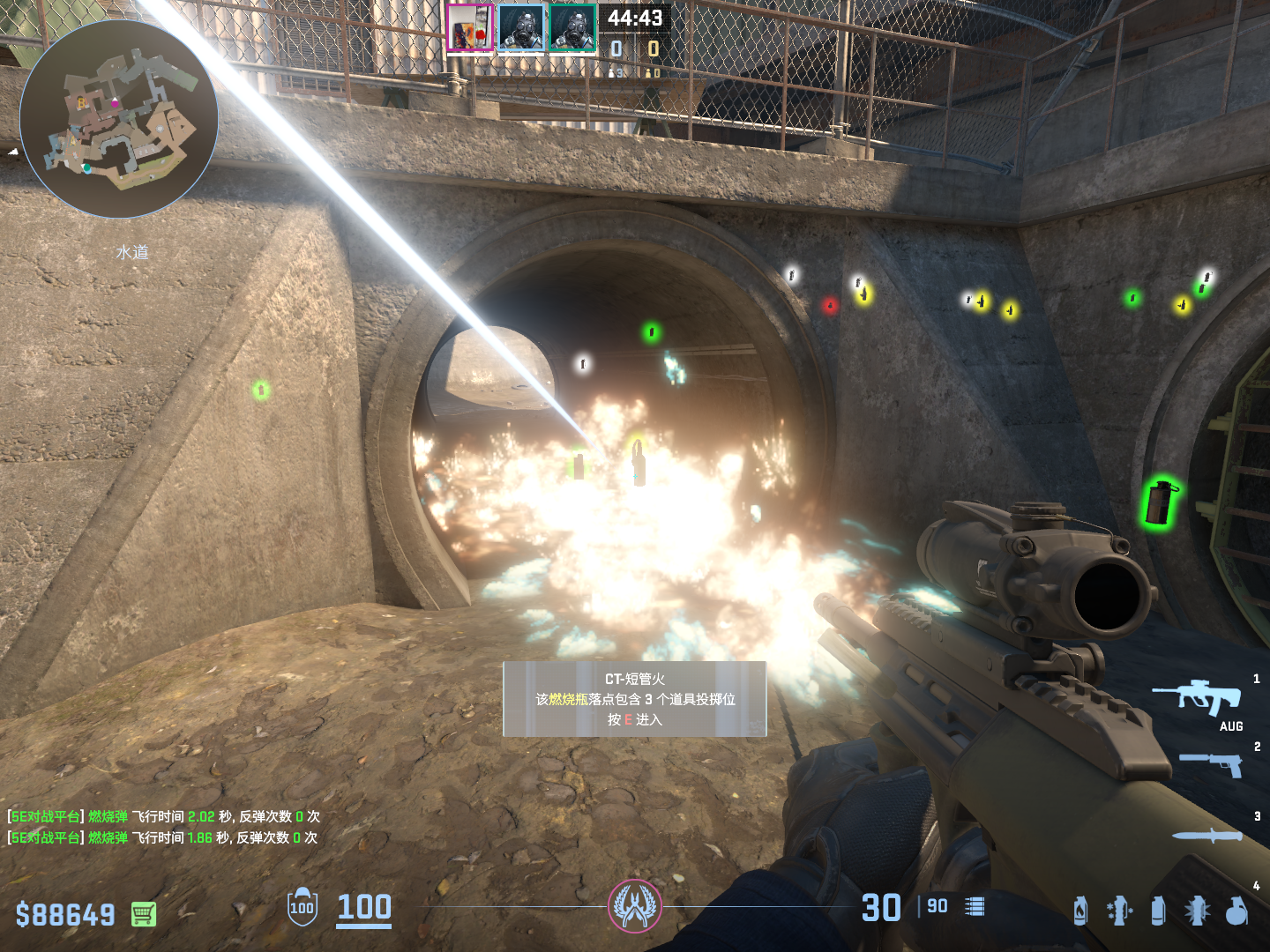The height and width of the screenshot is (952, 1270).
Task: Select the green-bordered player avatar
Action: pos(573,27)
